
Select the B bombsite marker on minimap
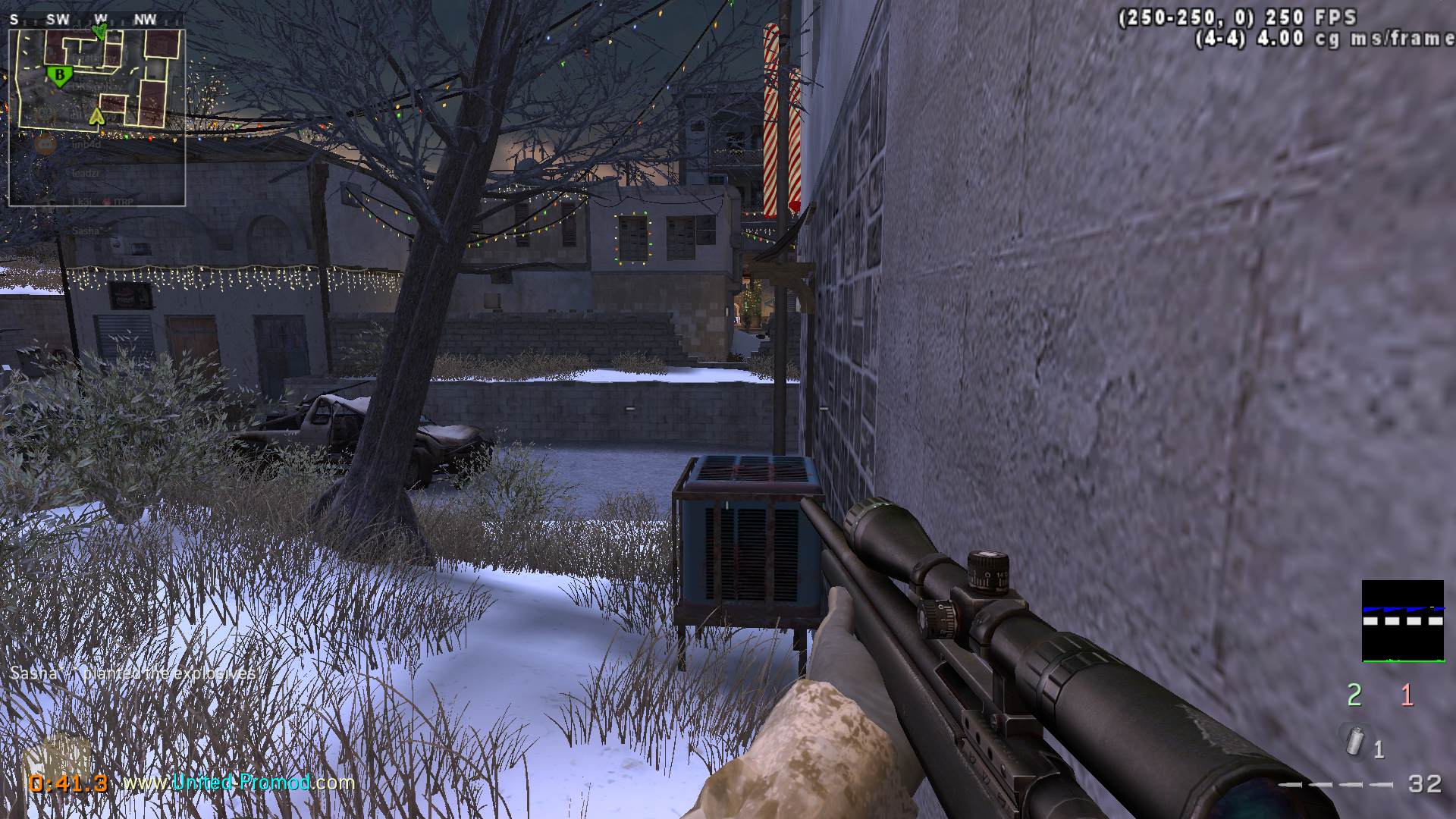(58, 74)
